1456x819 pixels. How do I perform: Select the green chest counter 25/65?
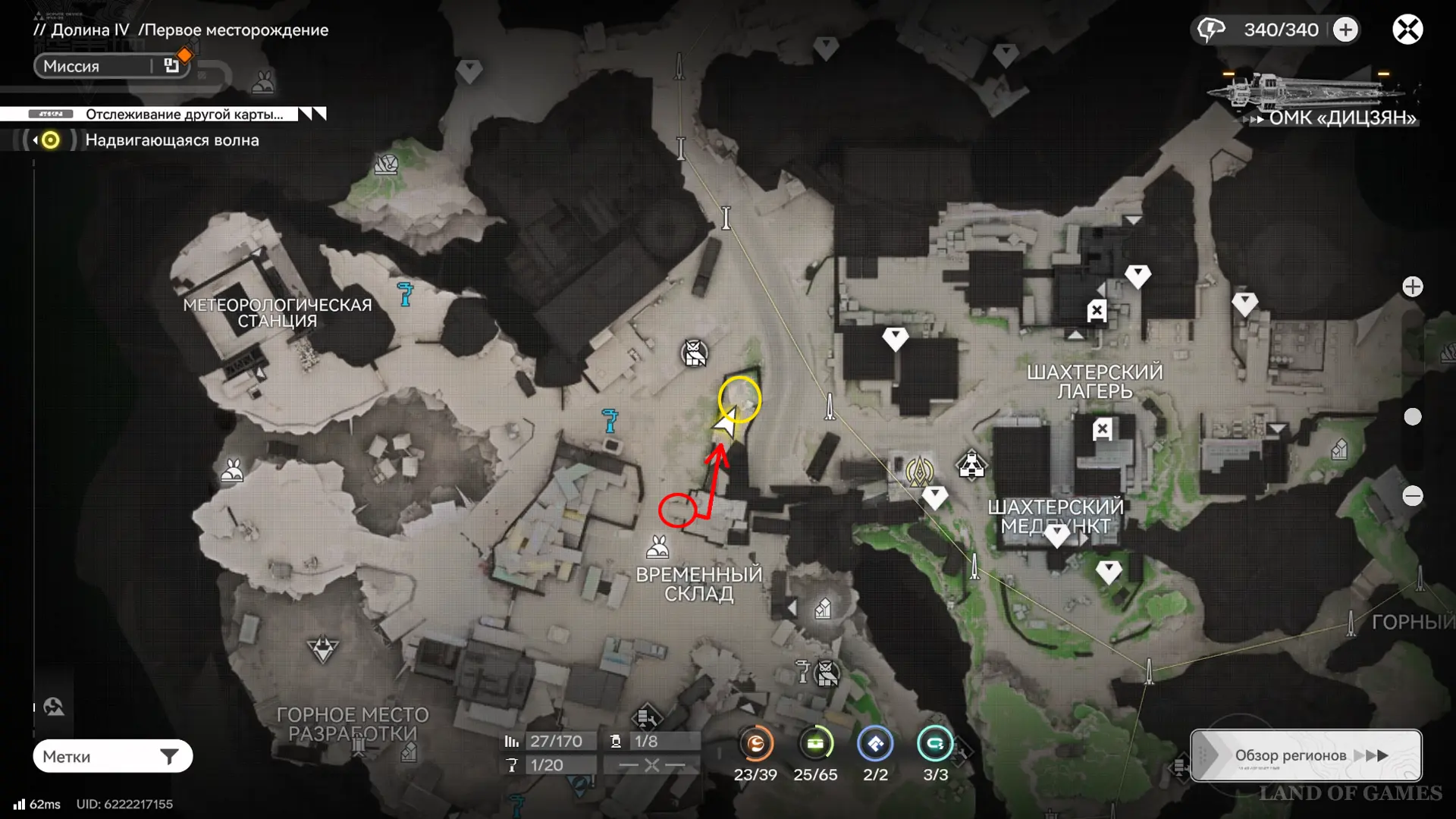pos(815,745)
